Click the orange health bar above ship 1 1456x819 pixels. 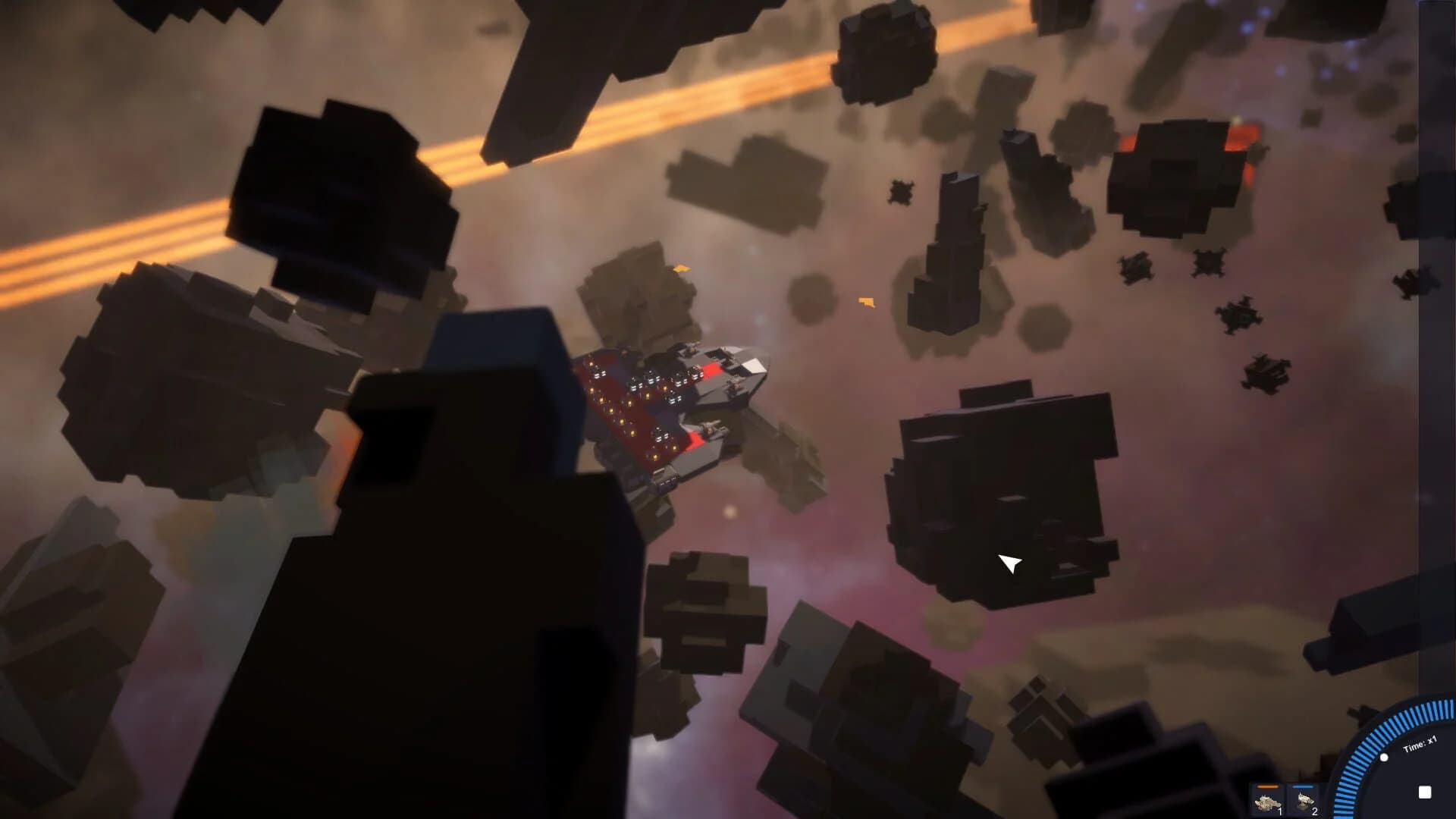click(x=1267, y=786)
